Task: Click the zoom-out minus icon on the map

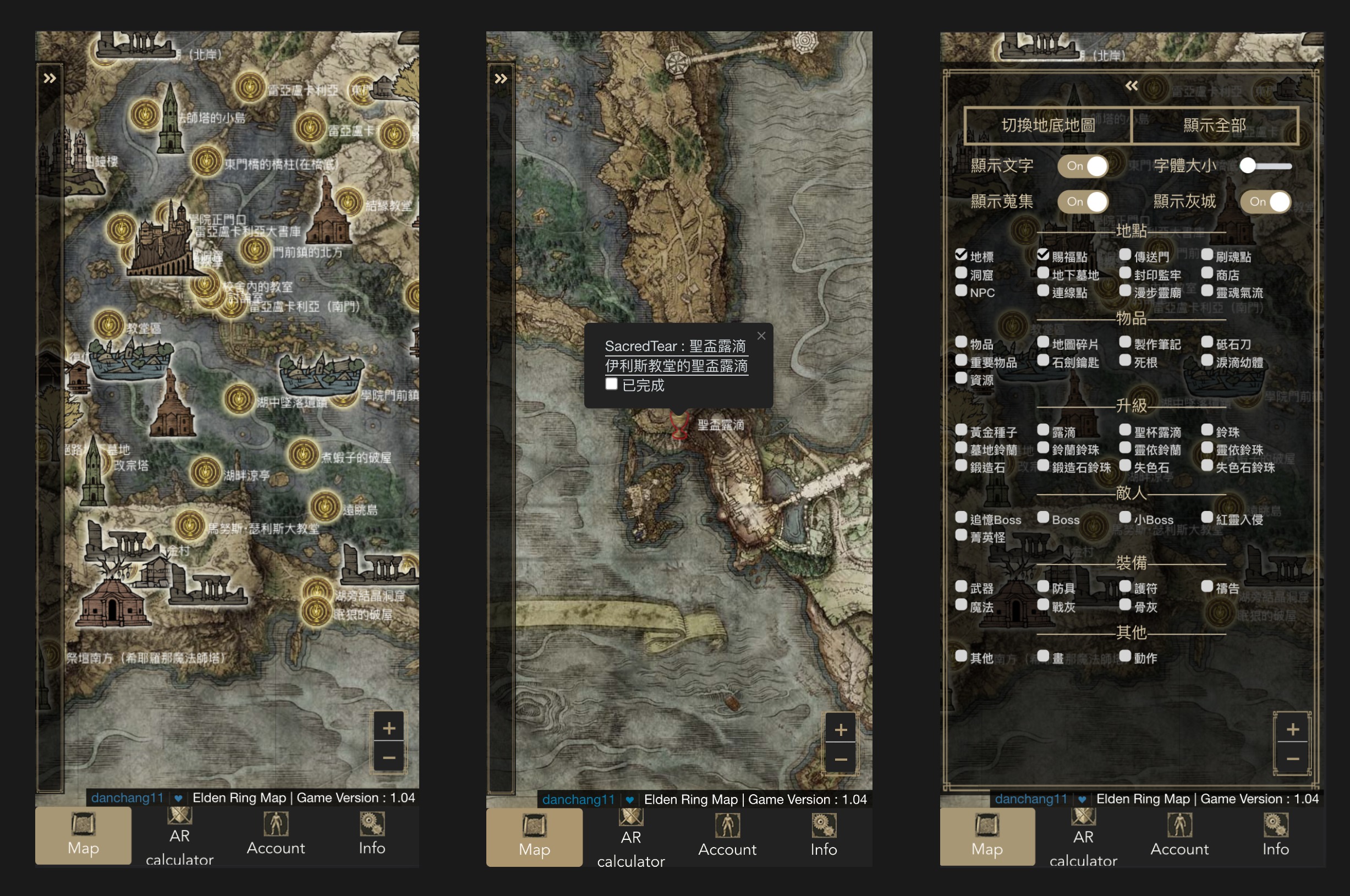Action: (389, 757)
